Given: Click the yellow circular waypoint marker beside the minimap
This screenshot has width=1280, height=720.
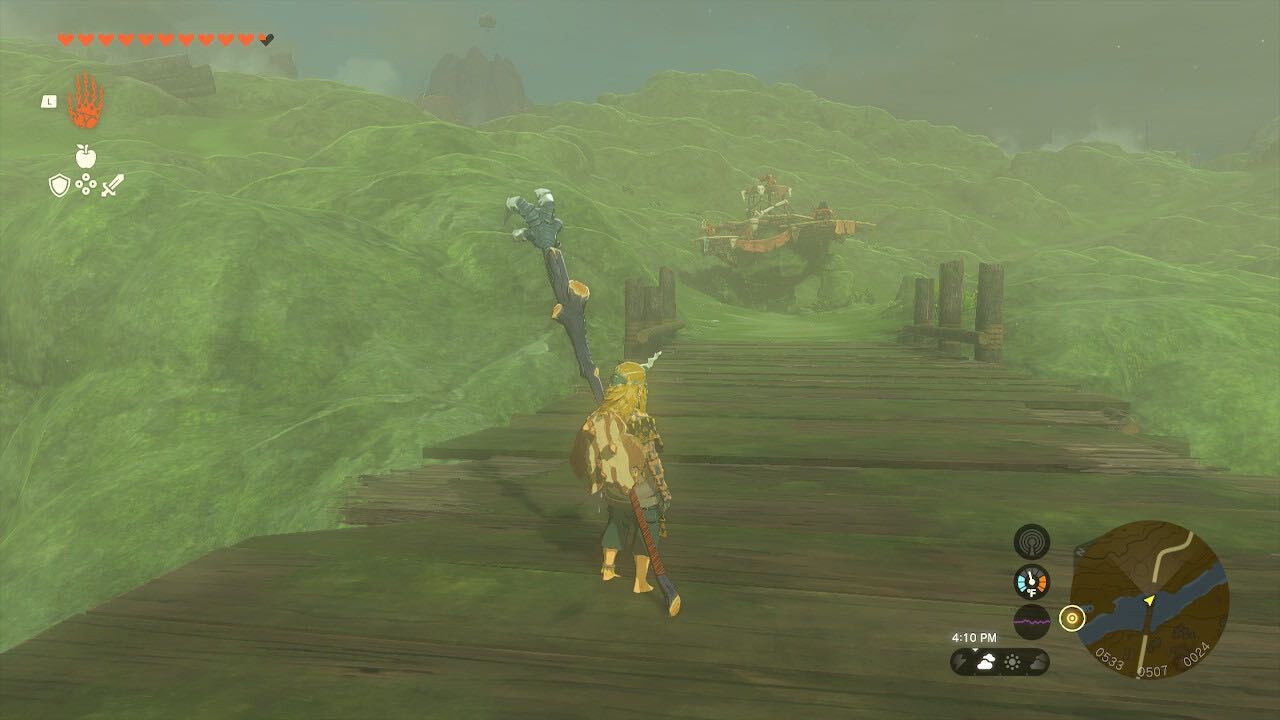Looking at the screenshot, I should pos(1072,617).
